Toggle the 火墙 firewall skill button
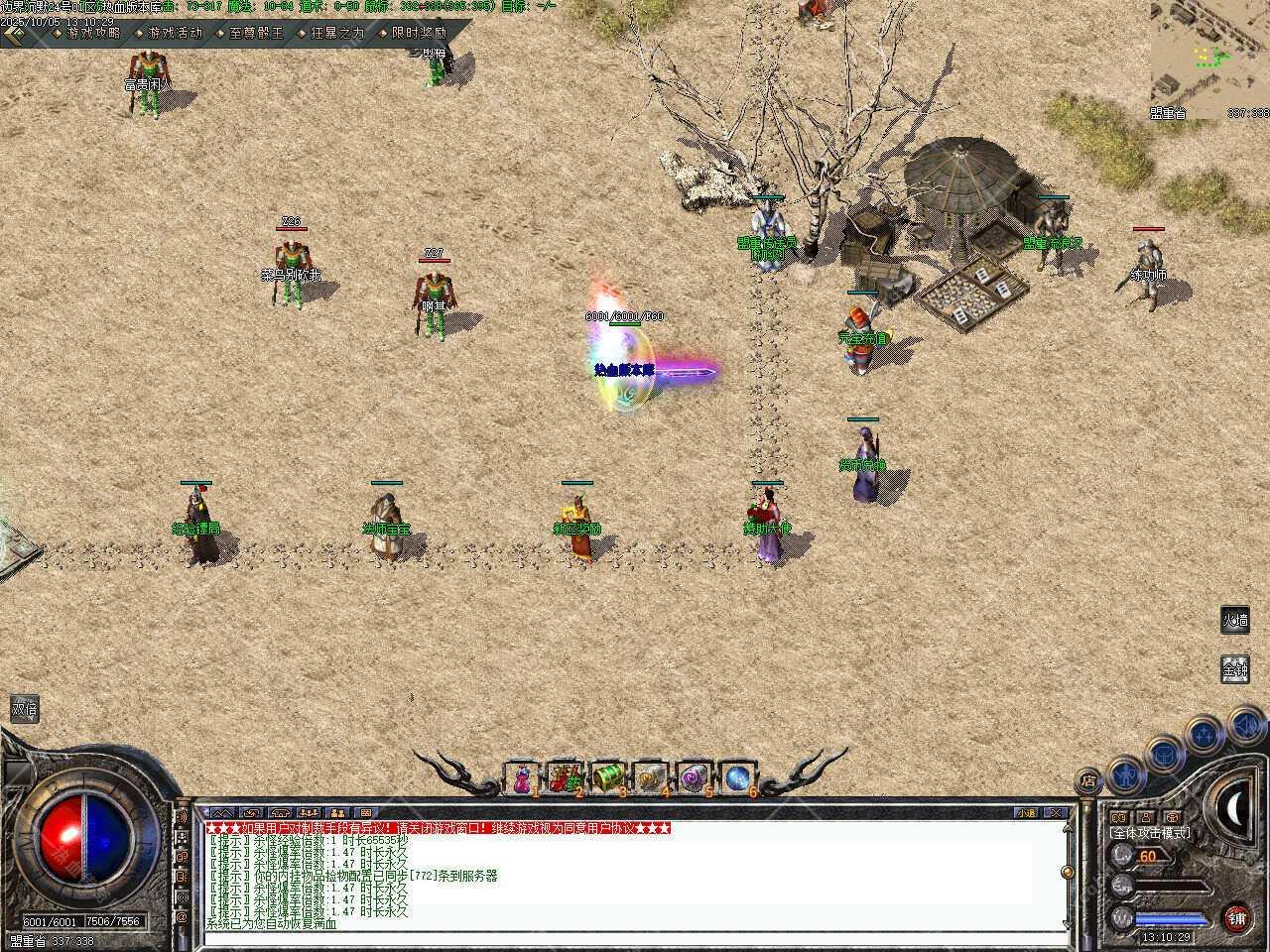Screen dimensions: 1270x952 click(1234, 621)
